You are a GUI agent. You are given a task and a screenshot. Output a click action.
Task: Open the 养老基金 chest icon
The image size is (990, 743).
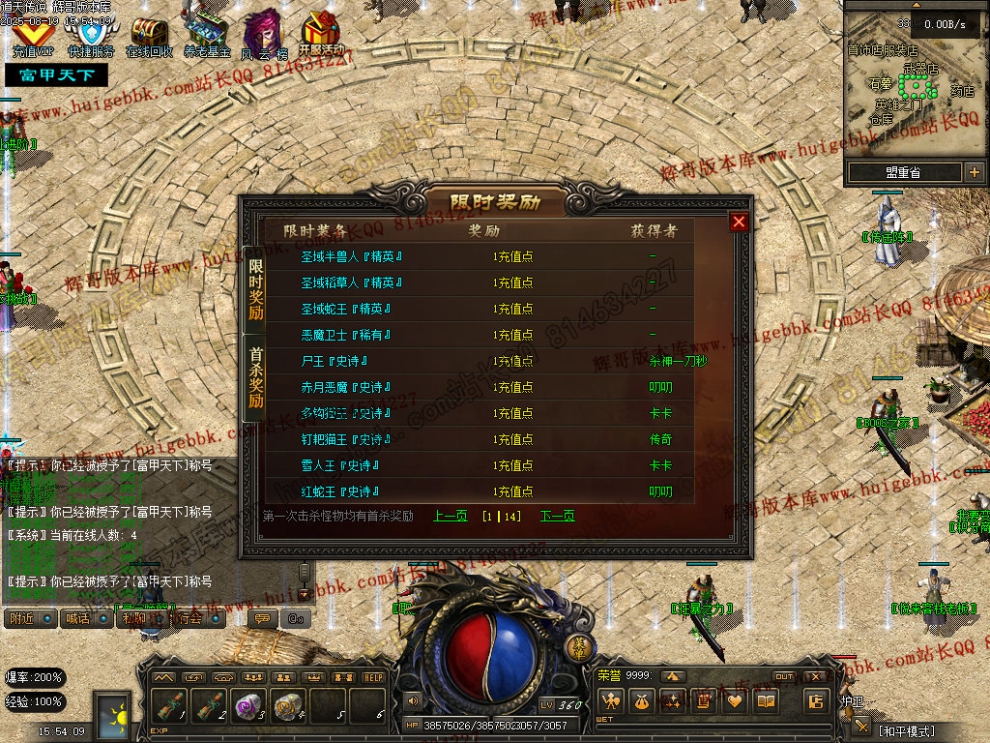(x=207, y=33)
